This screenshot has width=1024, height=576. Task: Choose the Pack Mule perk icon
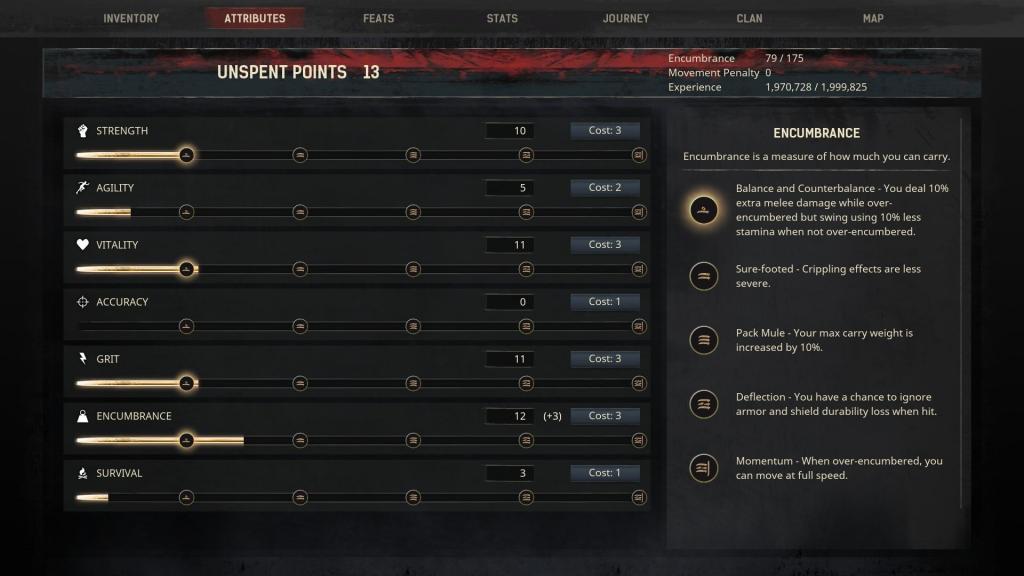[x=704, y=340]
